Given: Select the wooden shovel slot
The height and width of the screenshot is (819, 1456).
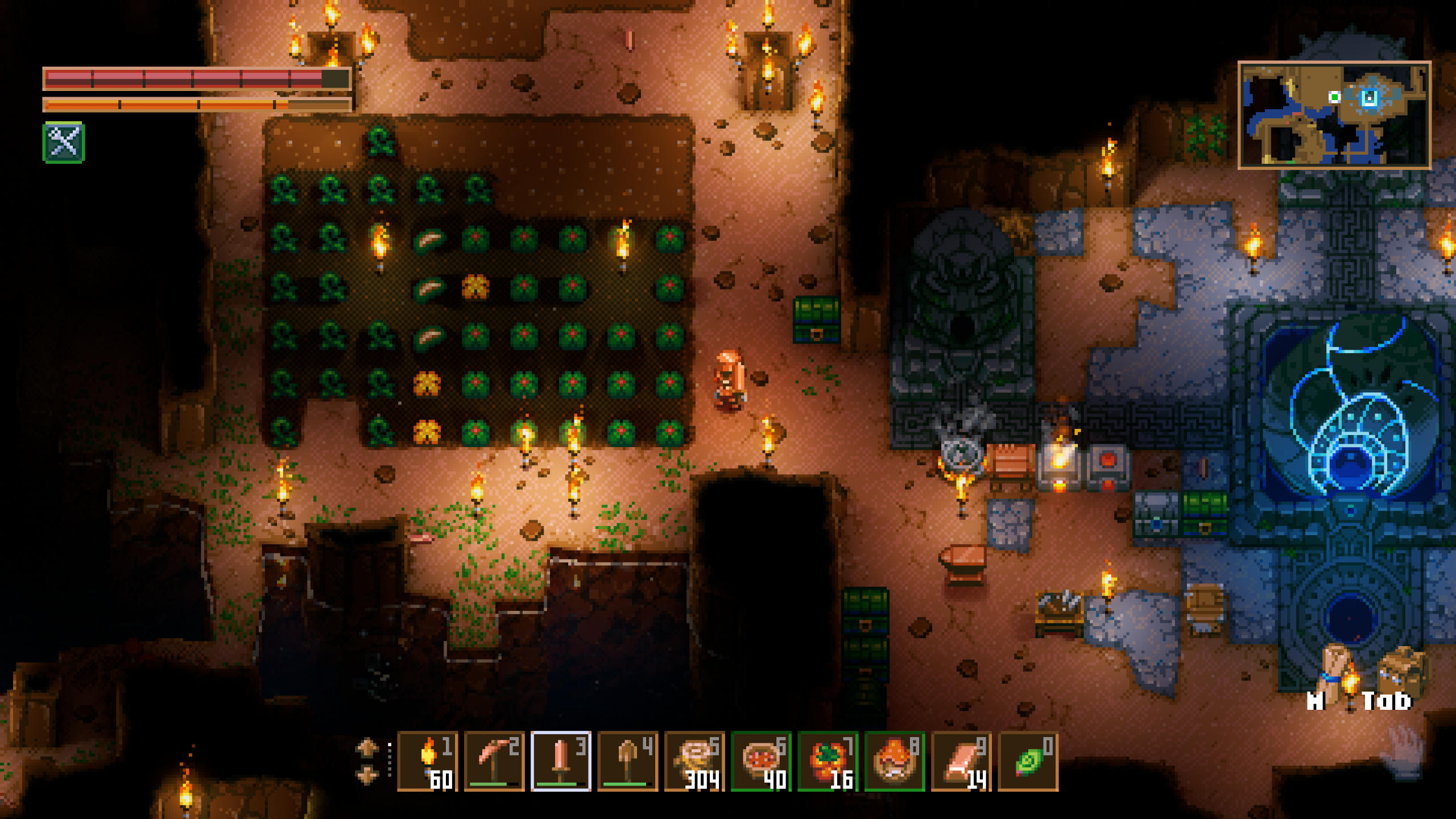Looking at the screenshot, I should (x=627, y=761).
